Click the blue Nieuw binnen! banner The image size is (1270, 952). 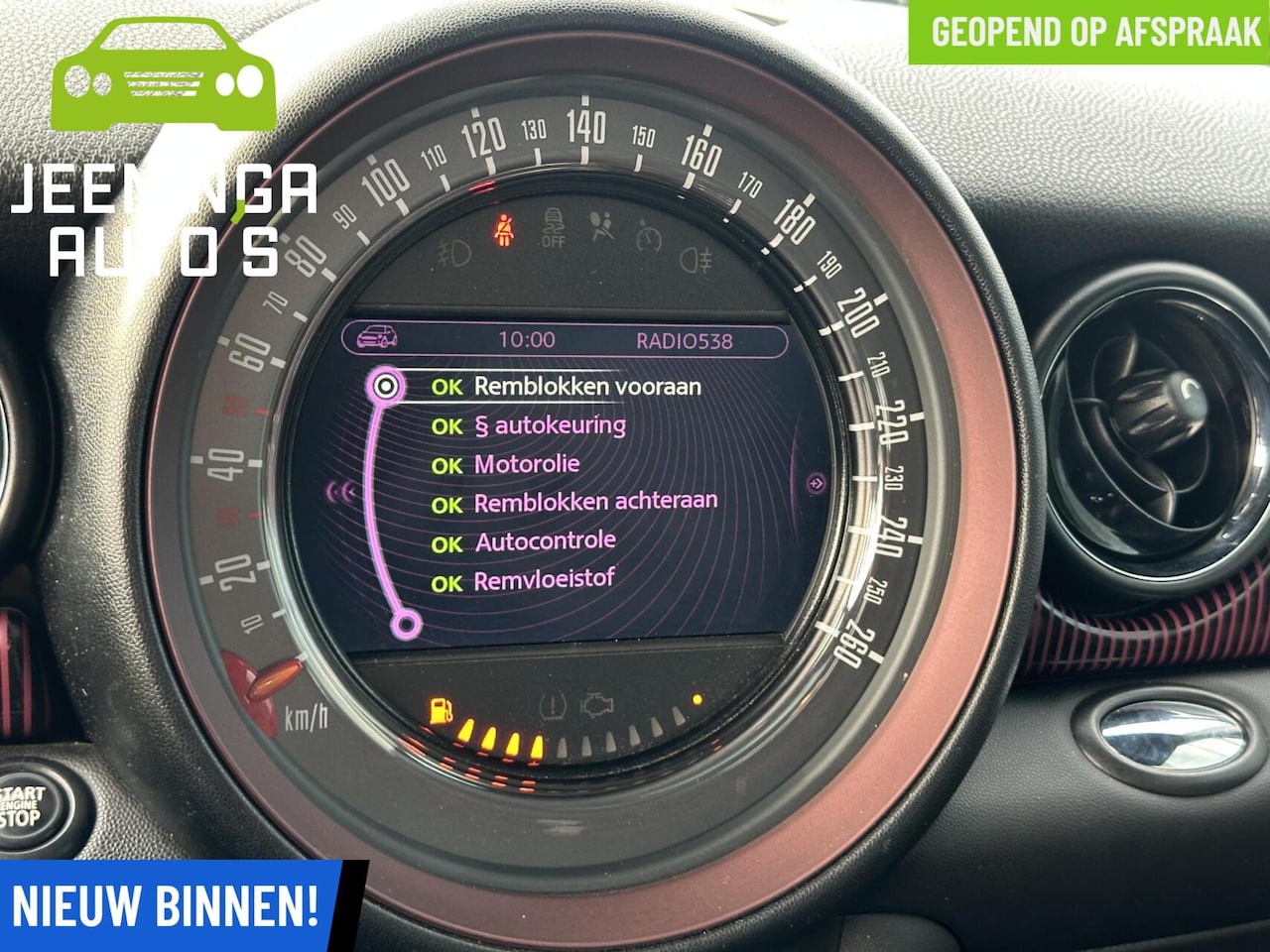click(x=167, y=906)
